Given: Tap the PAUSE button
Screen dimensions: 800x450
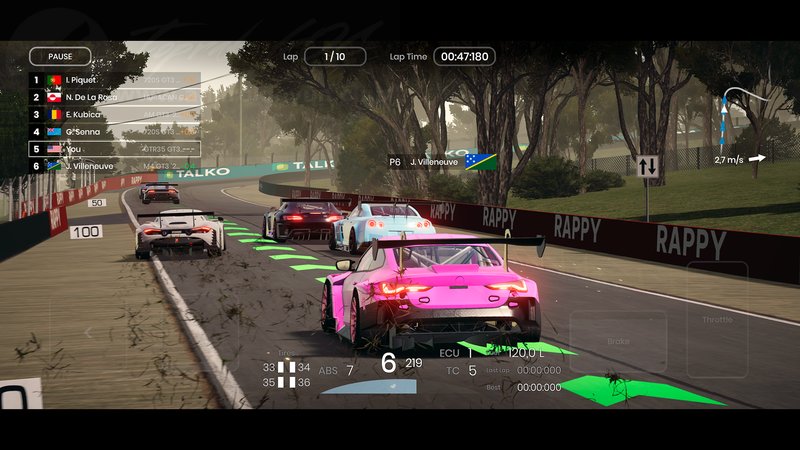Looking at the screenshot, I should pos(60,57).
